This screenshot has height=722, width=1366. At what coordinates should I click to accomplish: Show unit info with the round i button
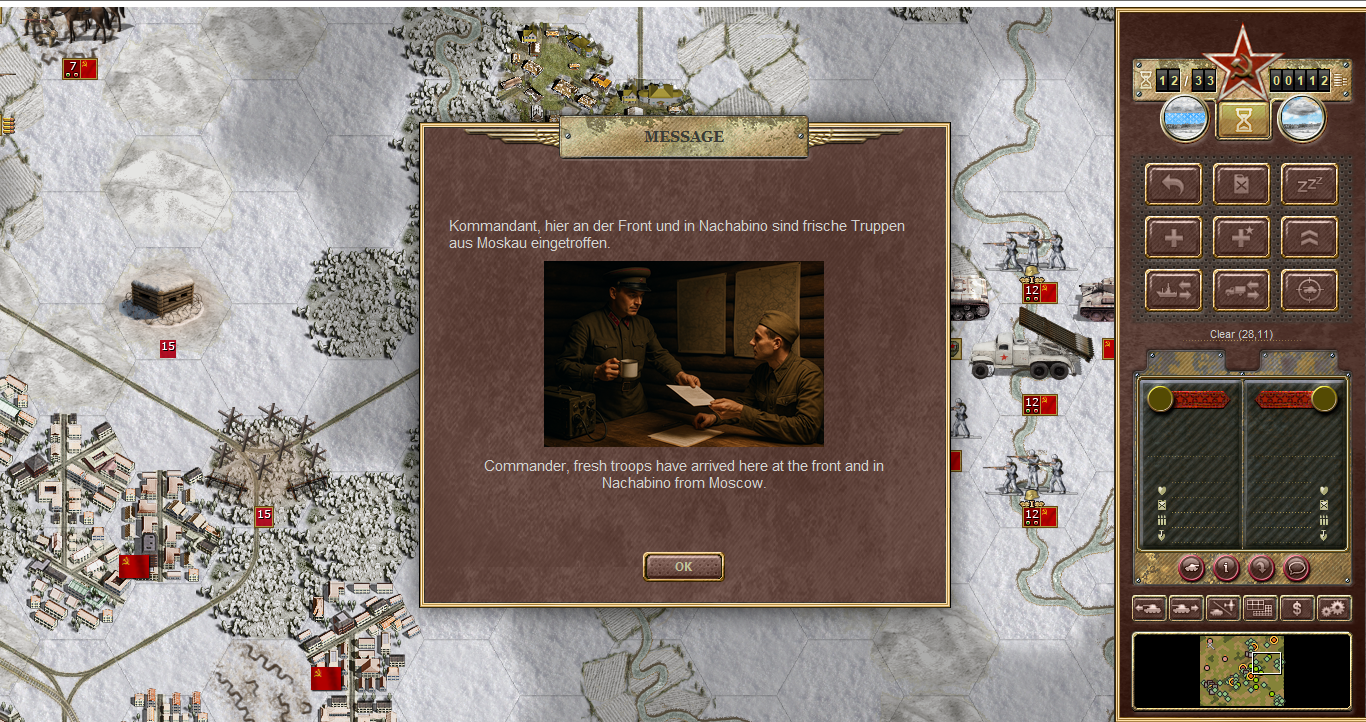(1226, 568)
